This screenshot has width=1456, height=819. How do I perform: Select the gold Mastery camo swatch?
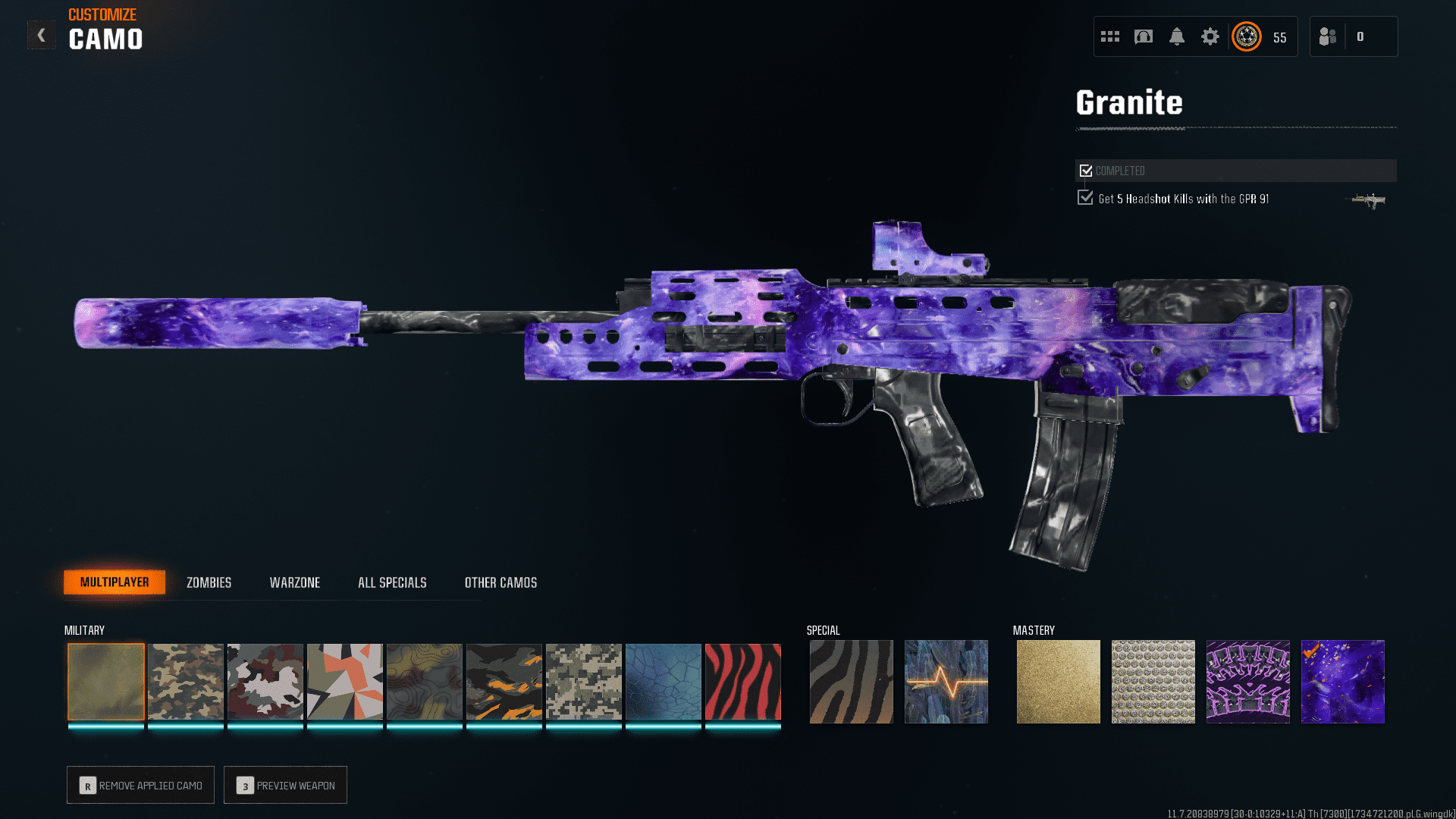pos(1058,681)
